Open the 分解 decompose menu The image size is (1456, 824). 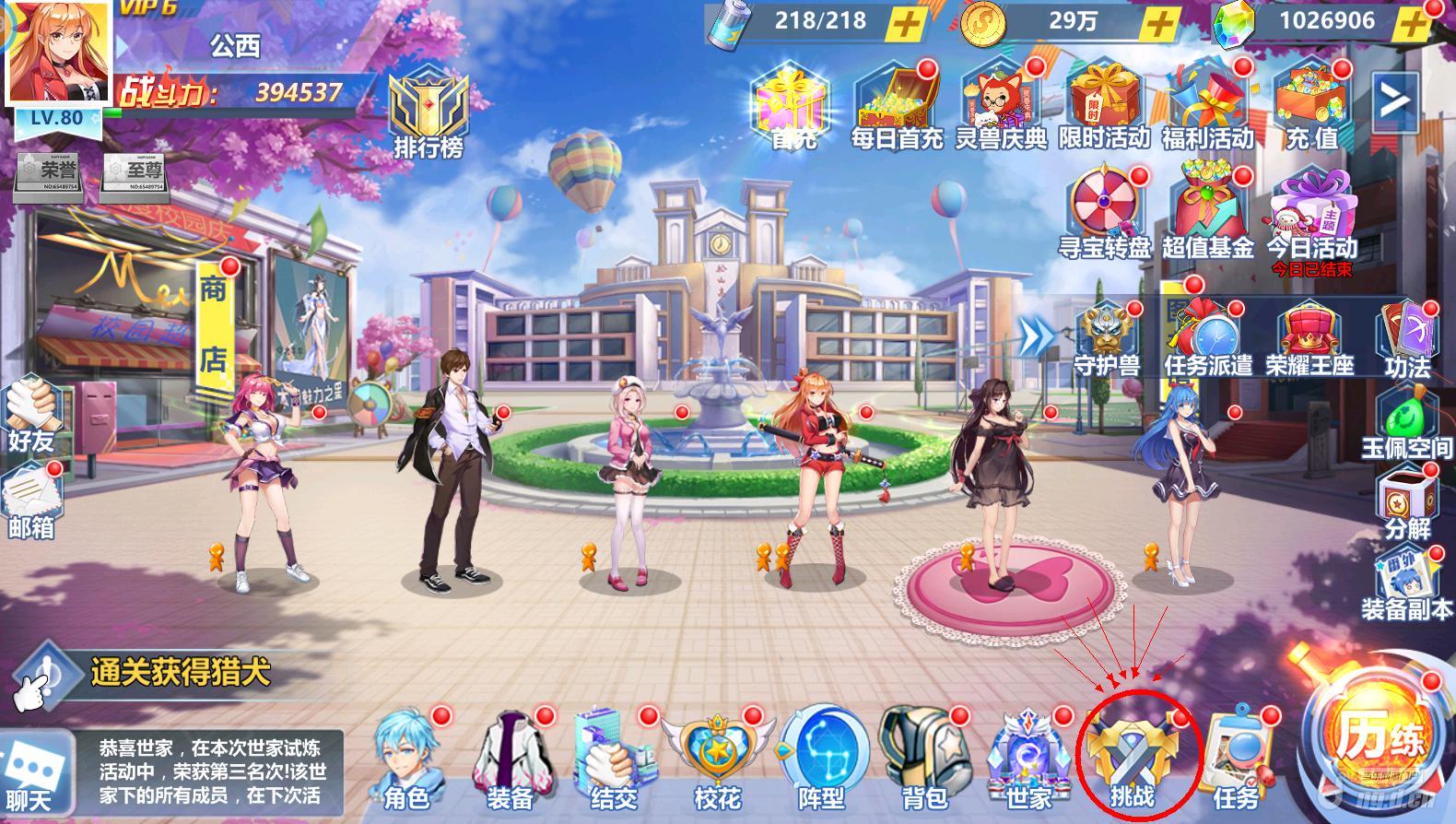coord(1407,502)
